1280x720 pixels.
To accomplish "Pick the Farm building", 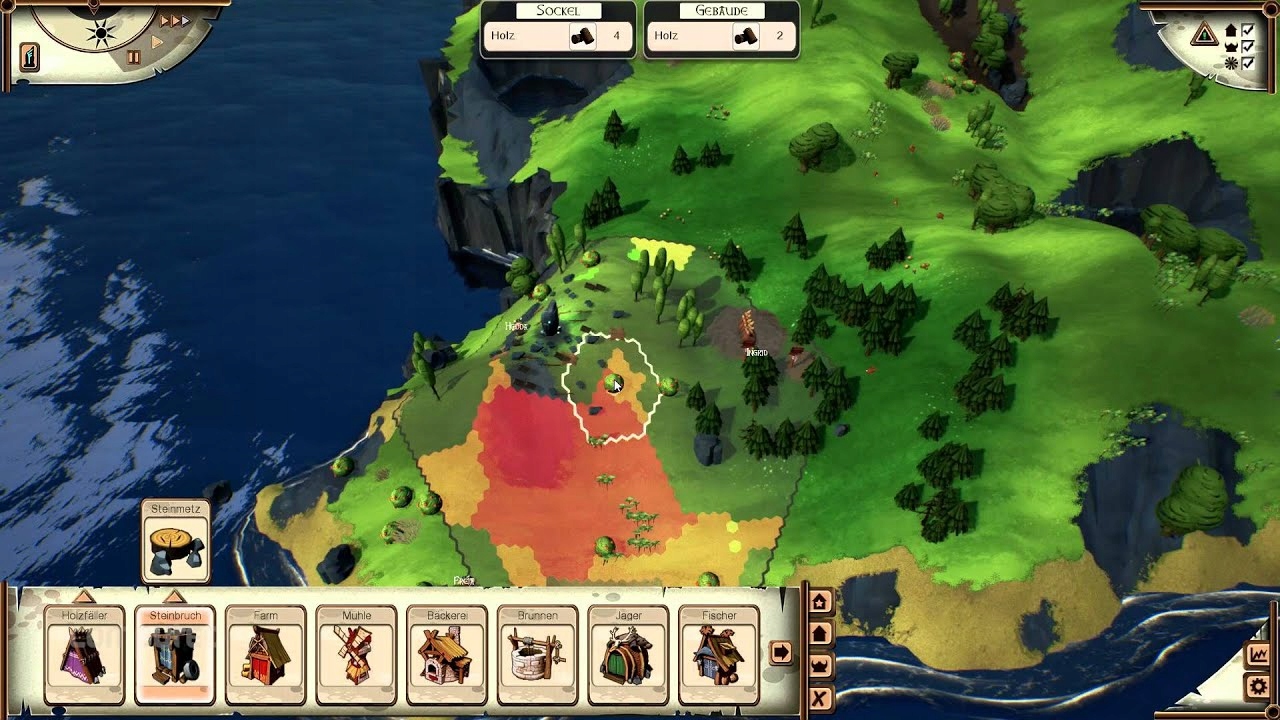I will (265, 655).
